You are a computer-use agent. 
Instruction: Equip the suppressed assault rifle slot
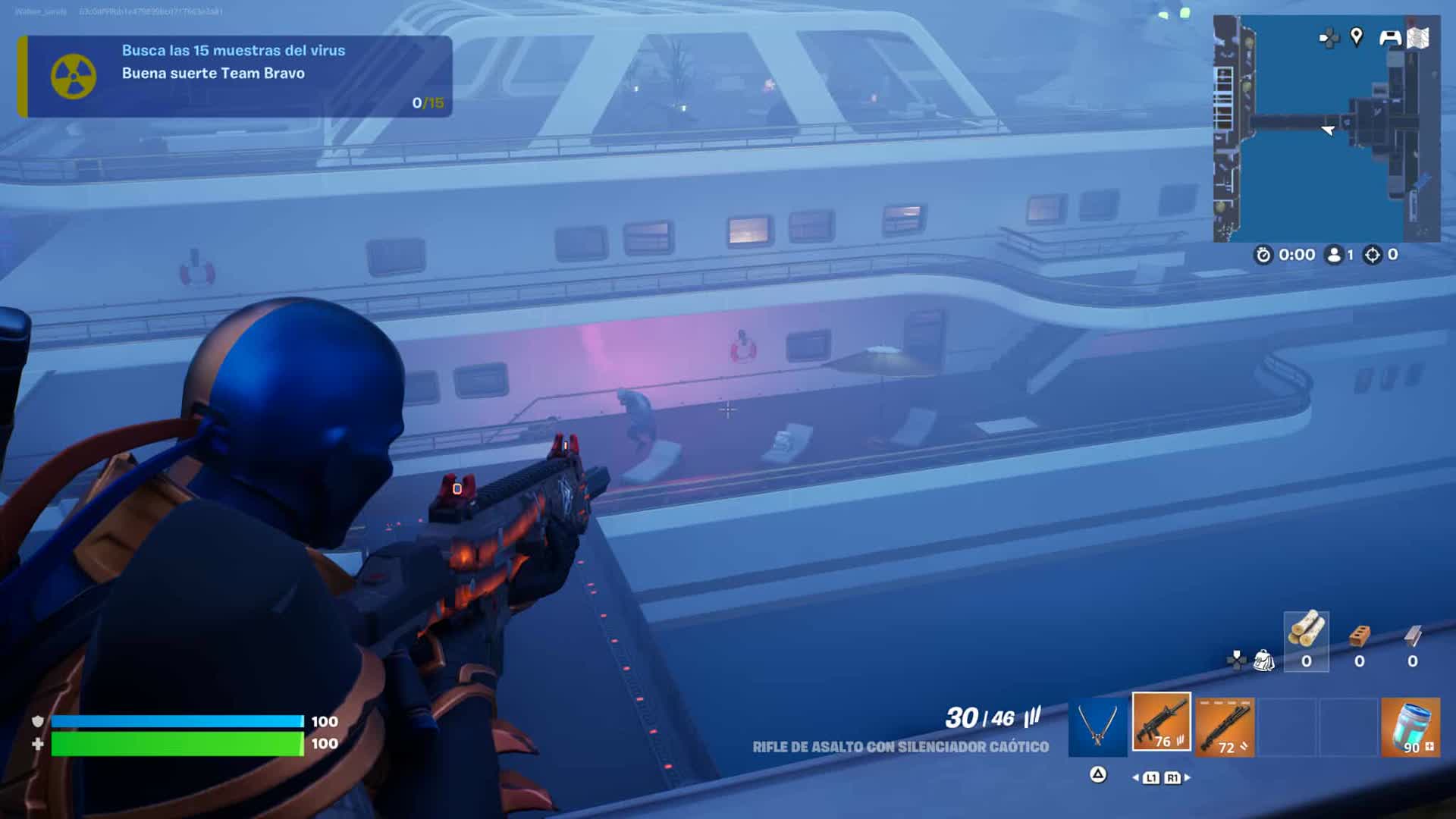pos(1161,723)
